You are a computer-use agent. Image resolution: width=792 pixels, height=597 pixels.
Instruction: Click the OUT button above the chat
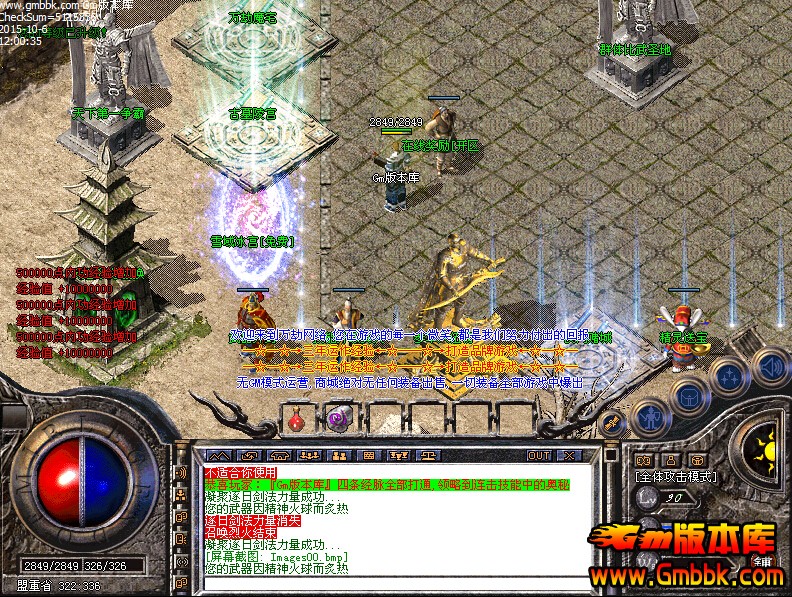click(x=540, y=455)
